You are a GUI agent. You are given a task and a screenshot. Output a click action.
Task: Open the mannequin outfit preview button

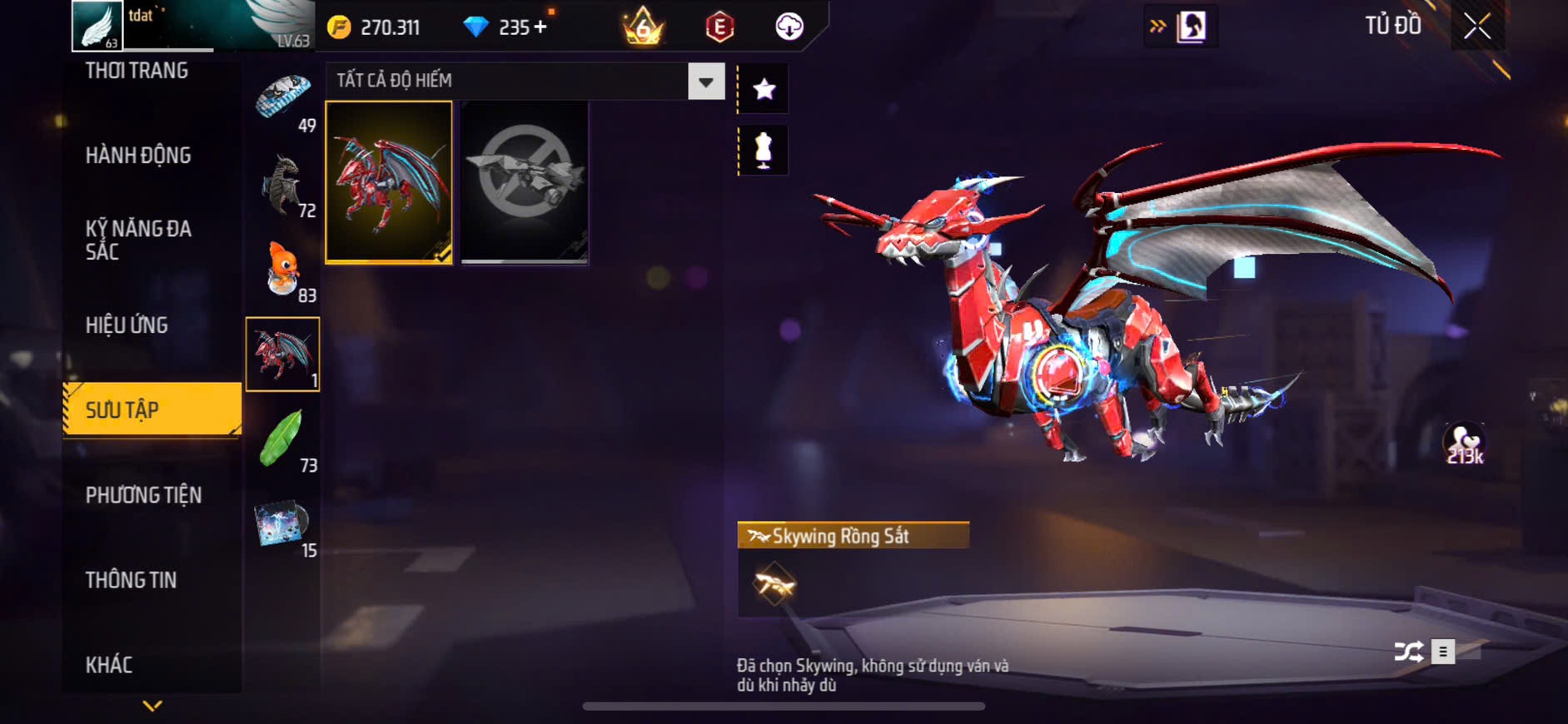pyautogui.click(x=764, y=151)
